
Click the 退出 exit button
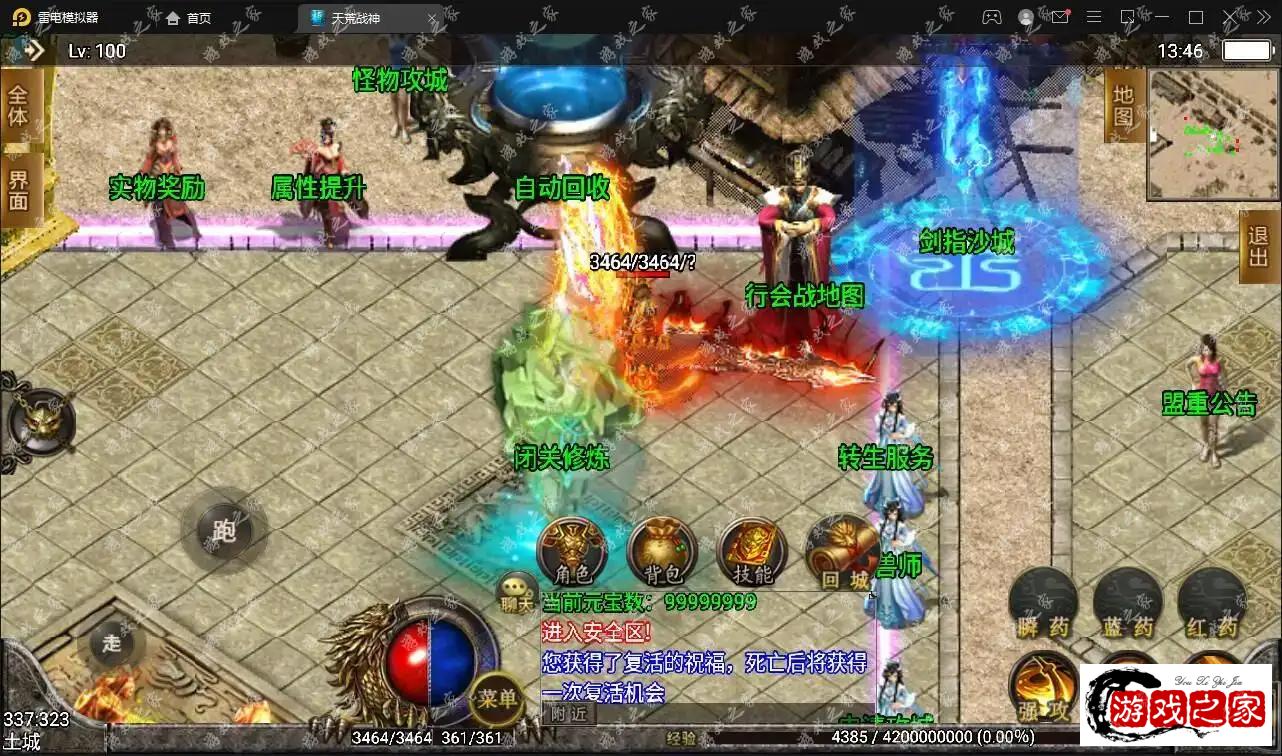[x=1258, y=246]
